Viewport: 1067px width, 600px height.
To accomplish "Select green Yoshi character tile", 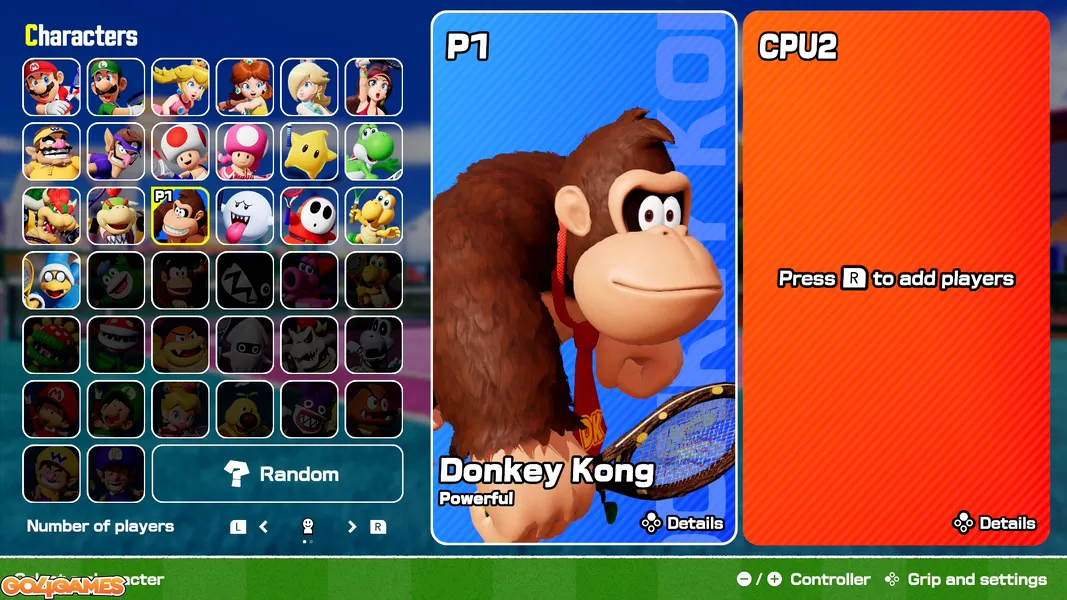I will 374,152.
